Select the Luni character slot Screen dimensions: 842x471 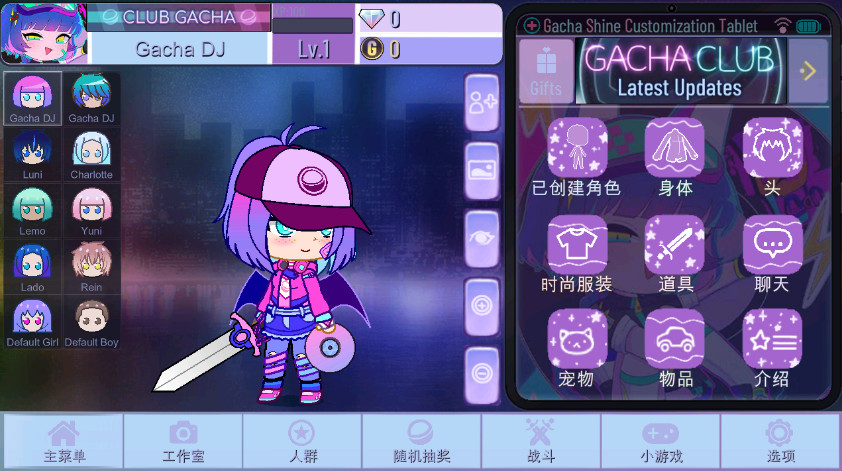coord(32,154)
